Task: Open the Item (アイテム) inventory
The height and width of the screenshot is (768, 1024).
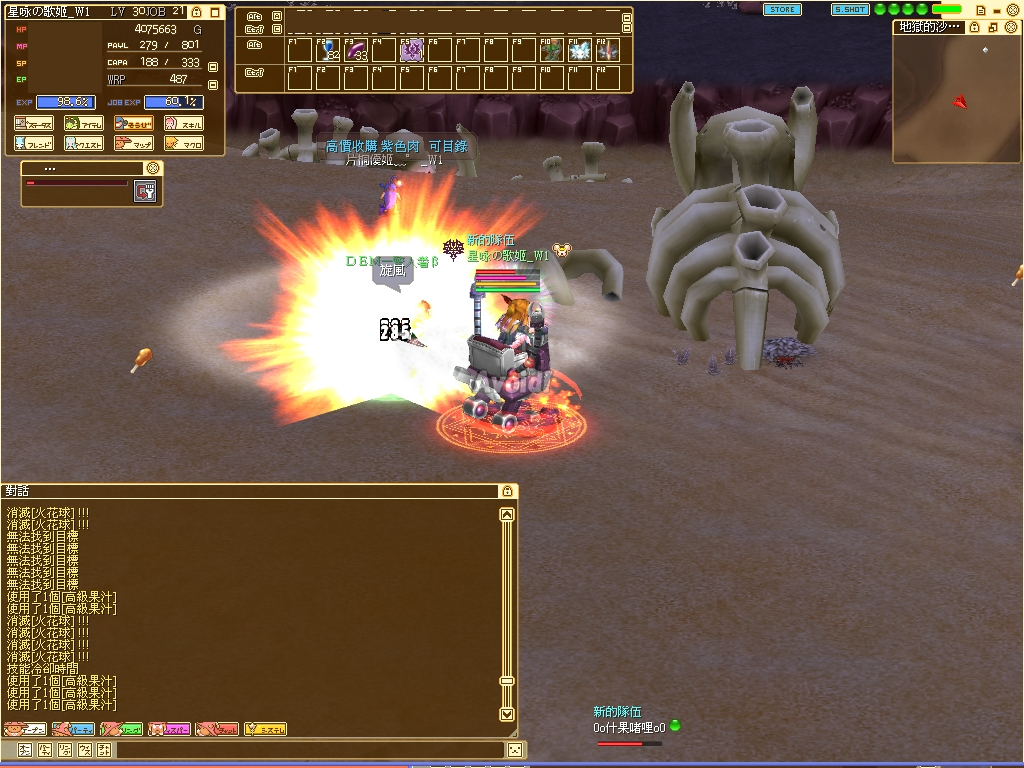Action: point(84,124)
